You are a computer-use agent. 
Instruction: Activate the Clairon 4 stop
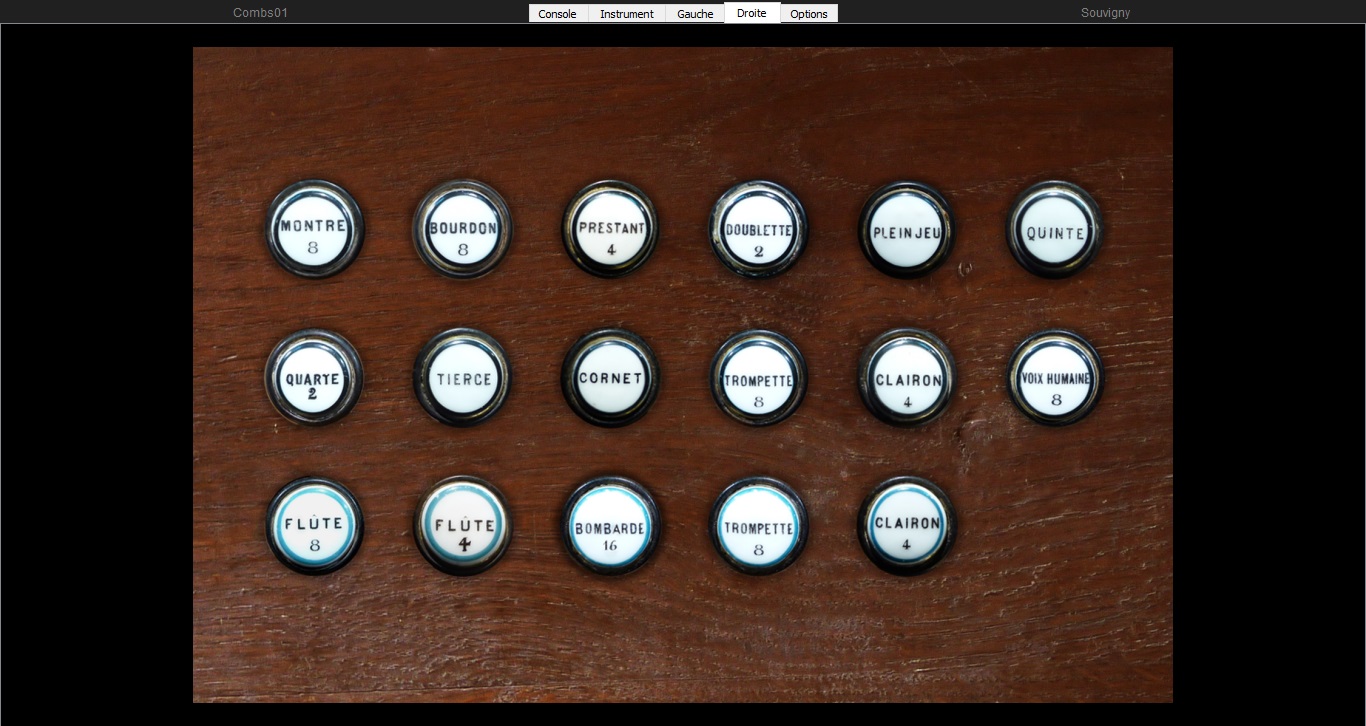tap(905, 378)
